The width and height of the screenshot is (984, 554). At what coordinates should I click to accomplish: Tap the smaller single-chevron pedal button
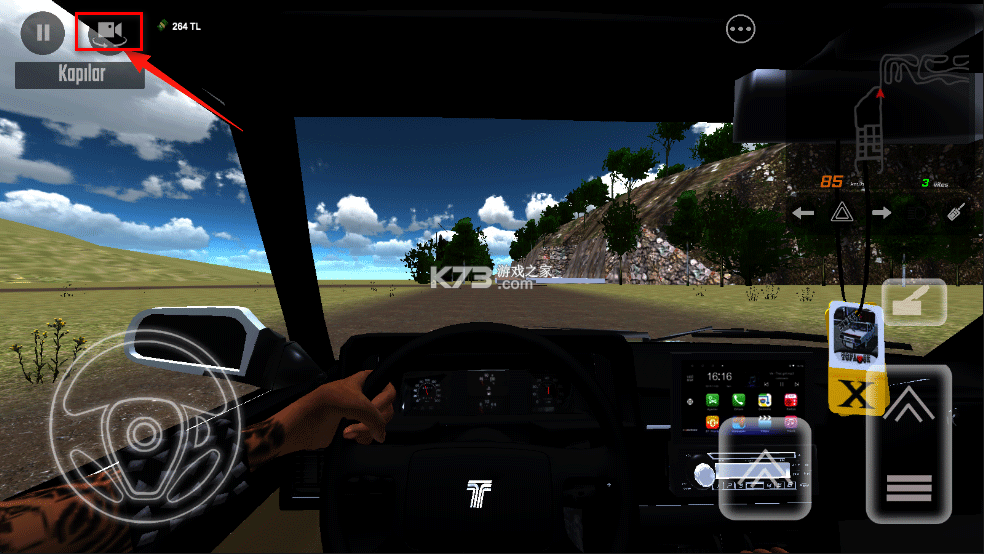[765, 468]
